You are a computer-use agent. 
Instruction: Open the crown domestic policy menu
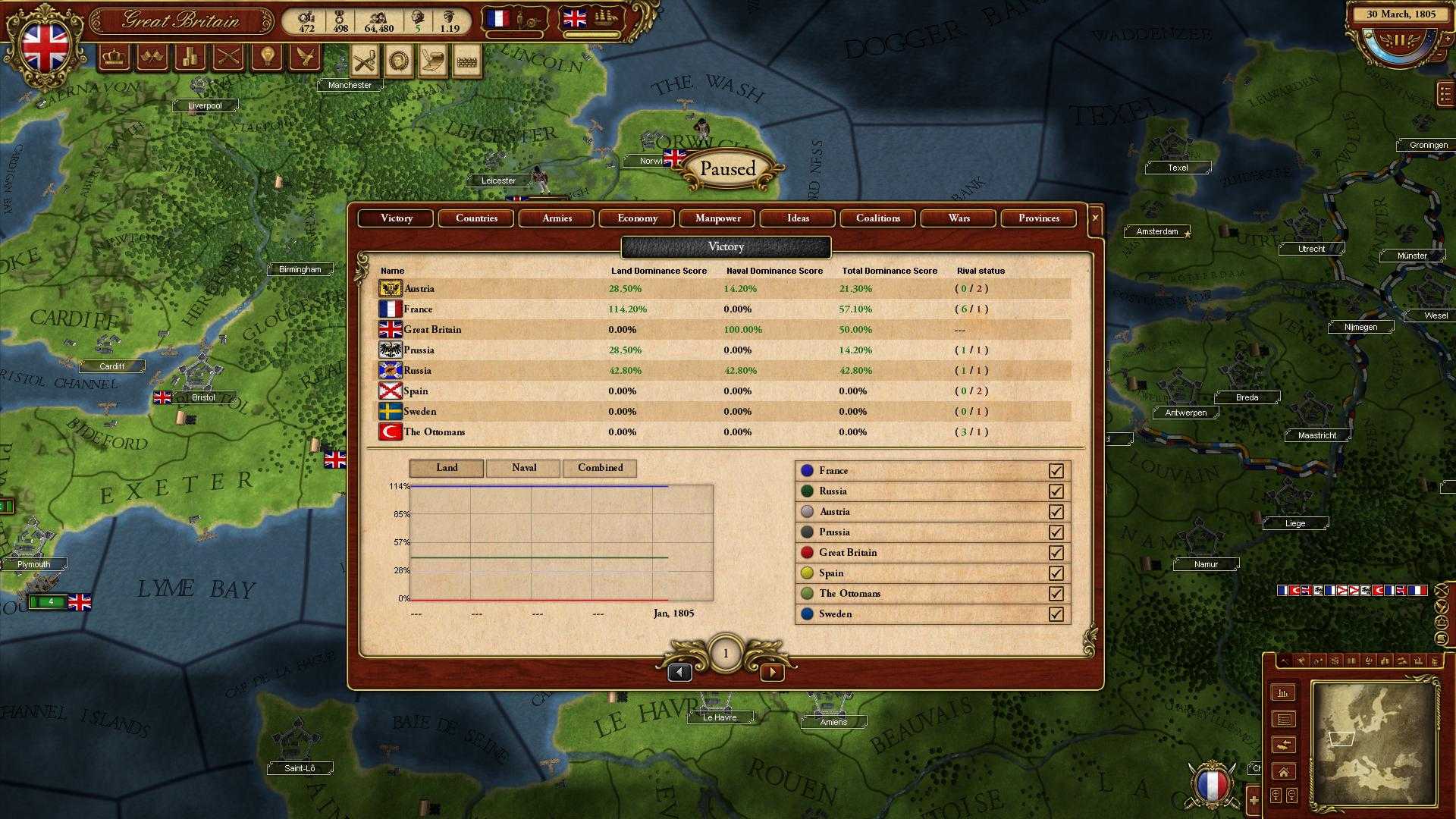tap(114, 58)
